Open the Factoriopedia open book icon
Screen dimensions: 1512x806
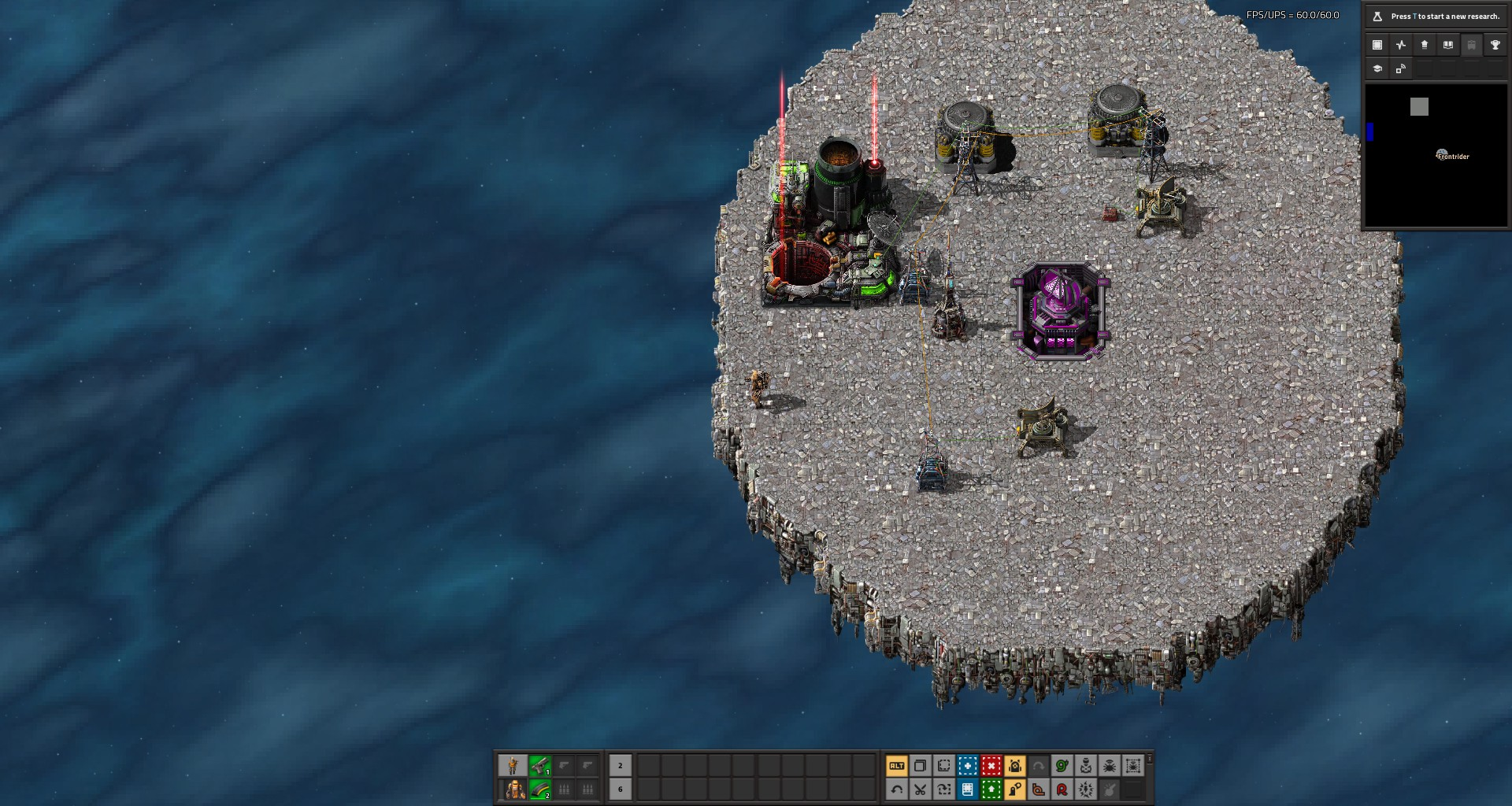[1447, 45]
